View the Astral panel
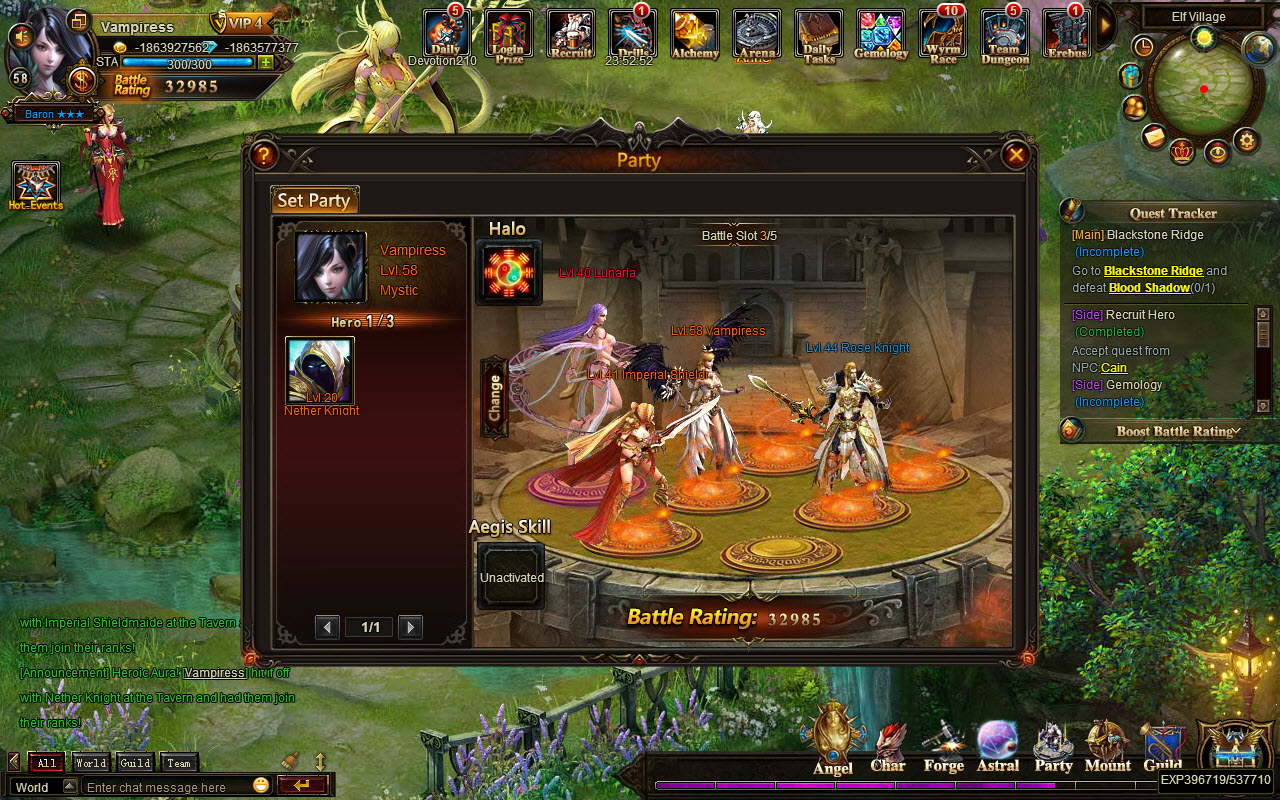Image resolution: width=1280 pixels, height=800 pixels. click(997, 745)
